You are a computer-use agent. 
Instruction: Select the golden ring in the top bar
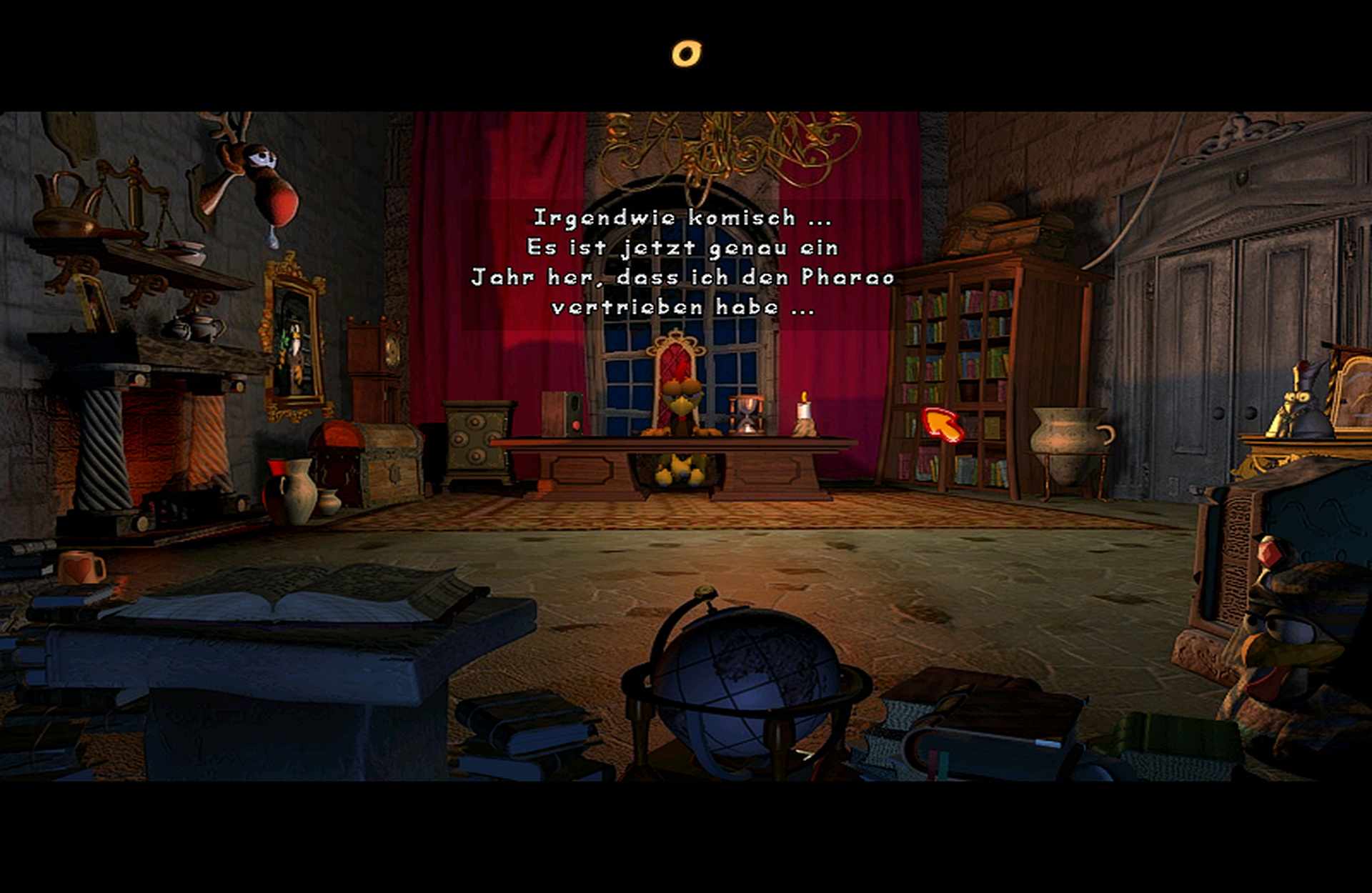click(686, 54)
